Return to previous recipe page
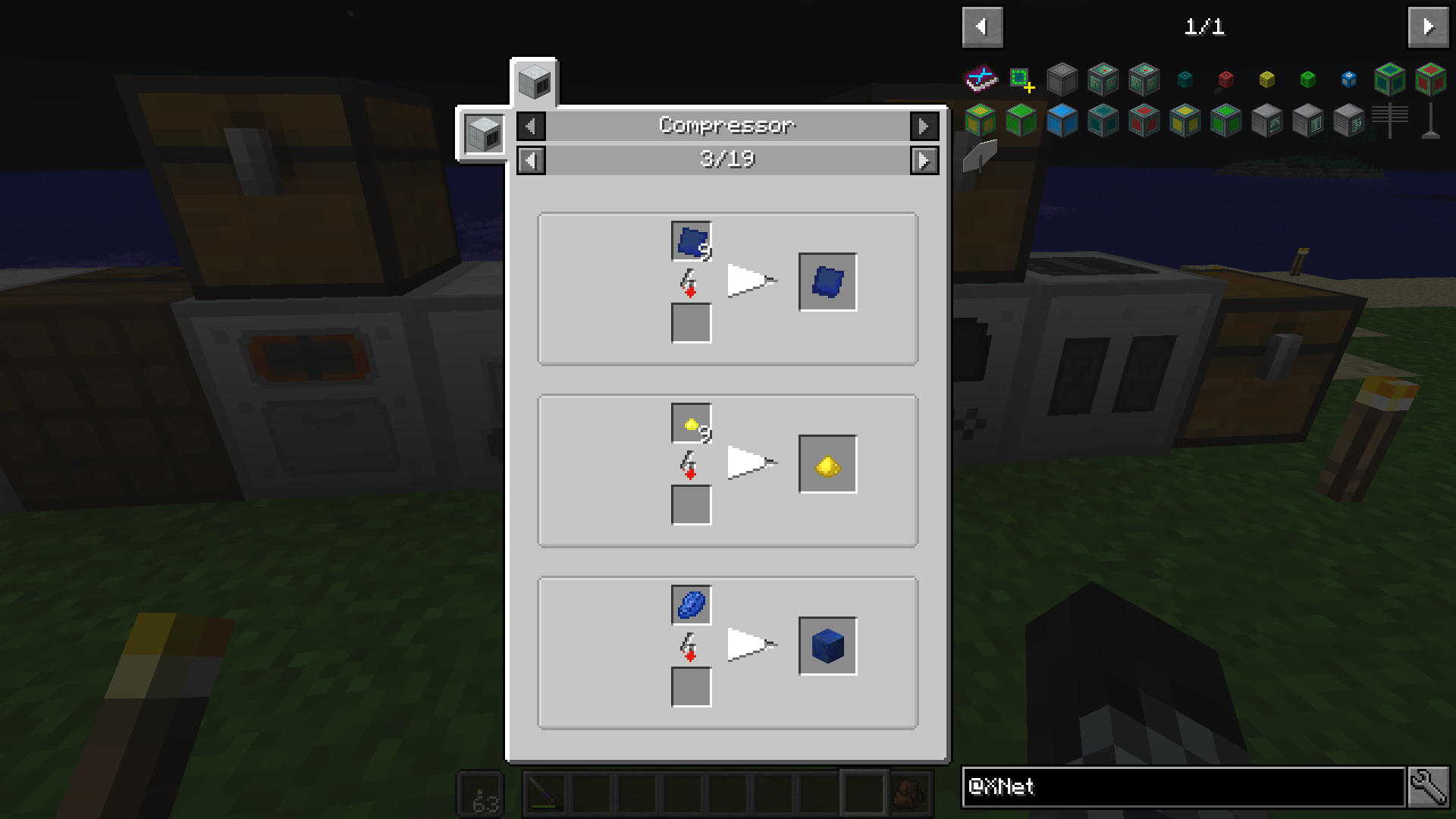This screenshot has height=819, width=1456. click(x=530, y=160)
